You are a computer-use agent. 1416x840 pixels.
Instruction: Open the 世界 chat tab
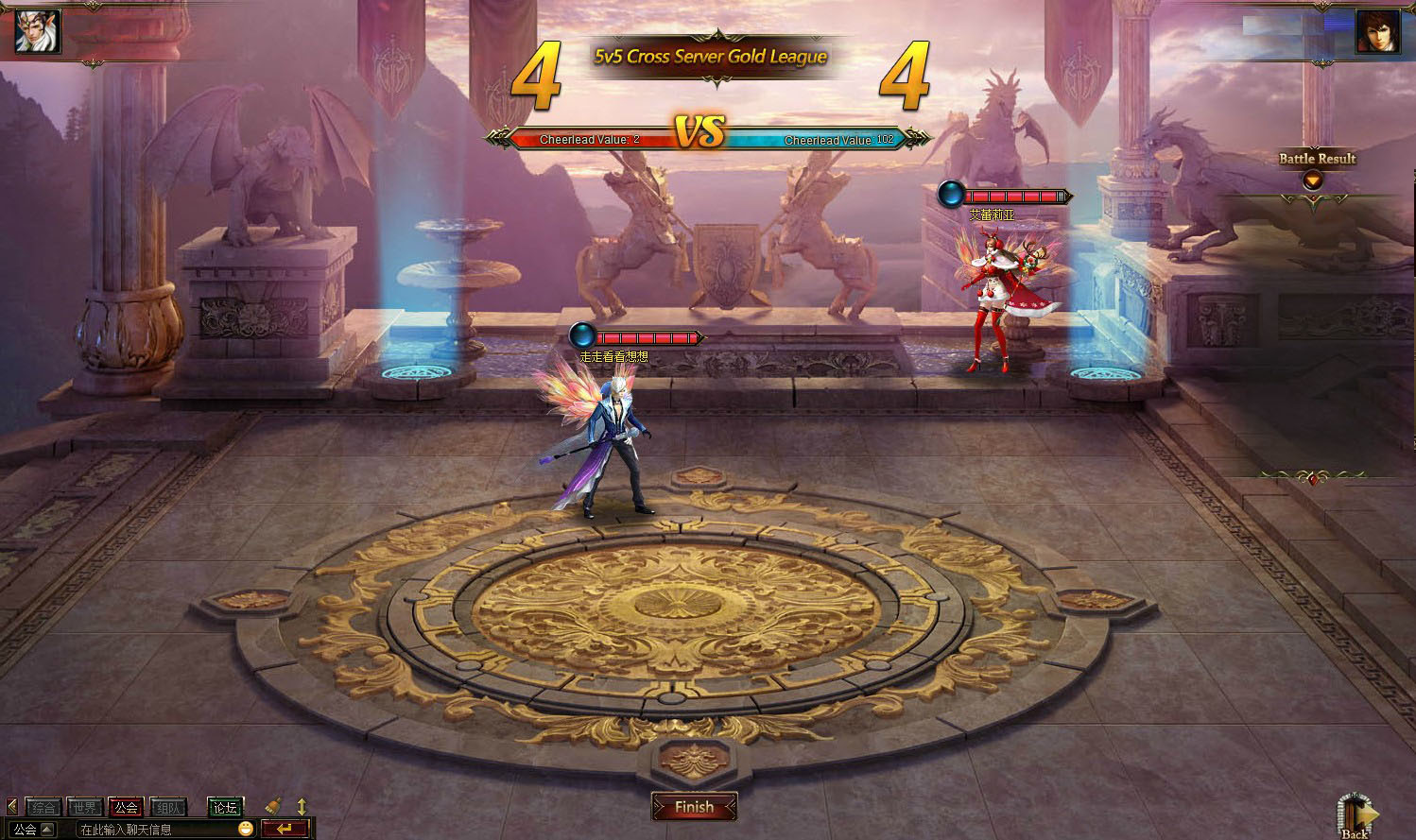85,808
